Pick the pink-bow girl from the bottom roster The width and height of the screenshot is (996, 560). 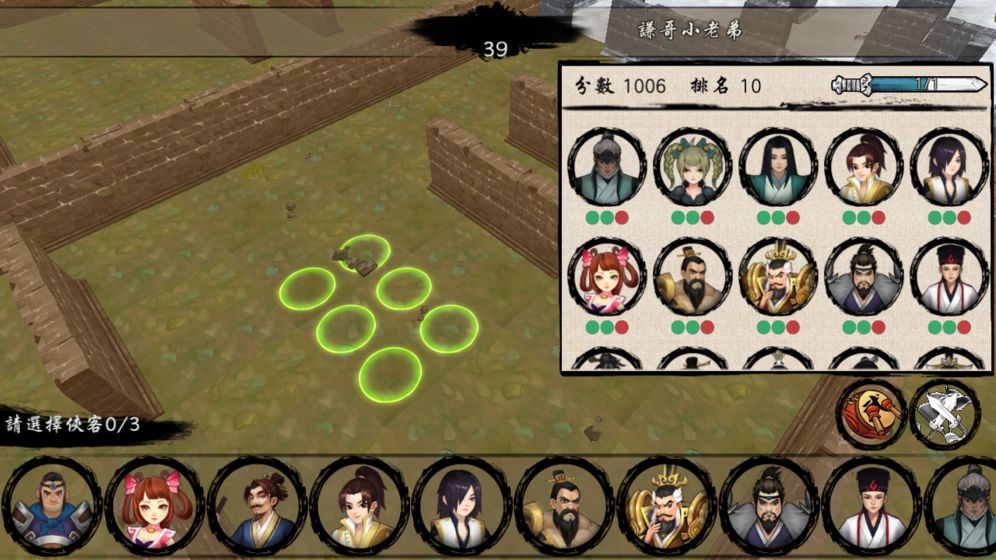point(154,506)
